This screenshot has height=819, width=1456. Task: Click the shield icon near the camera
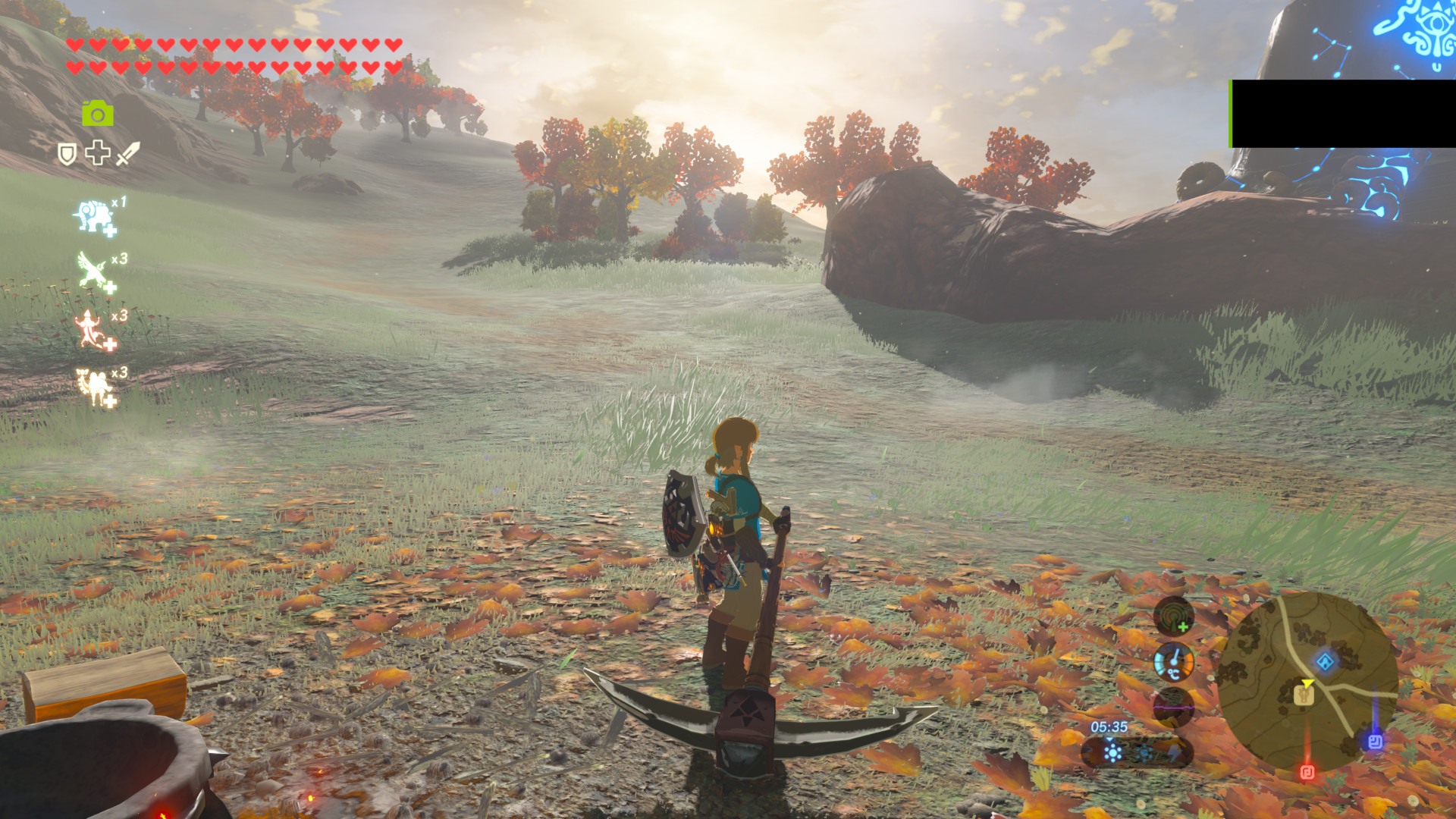(x=67, y=154)
